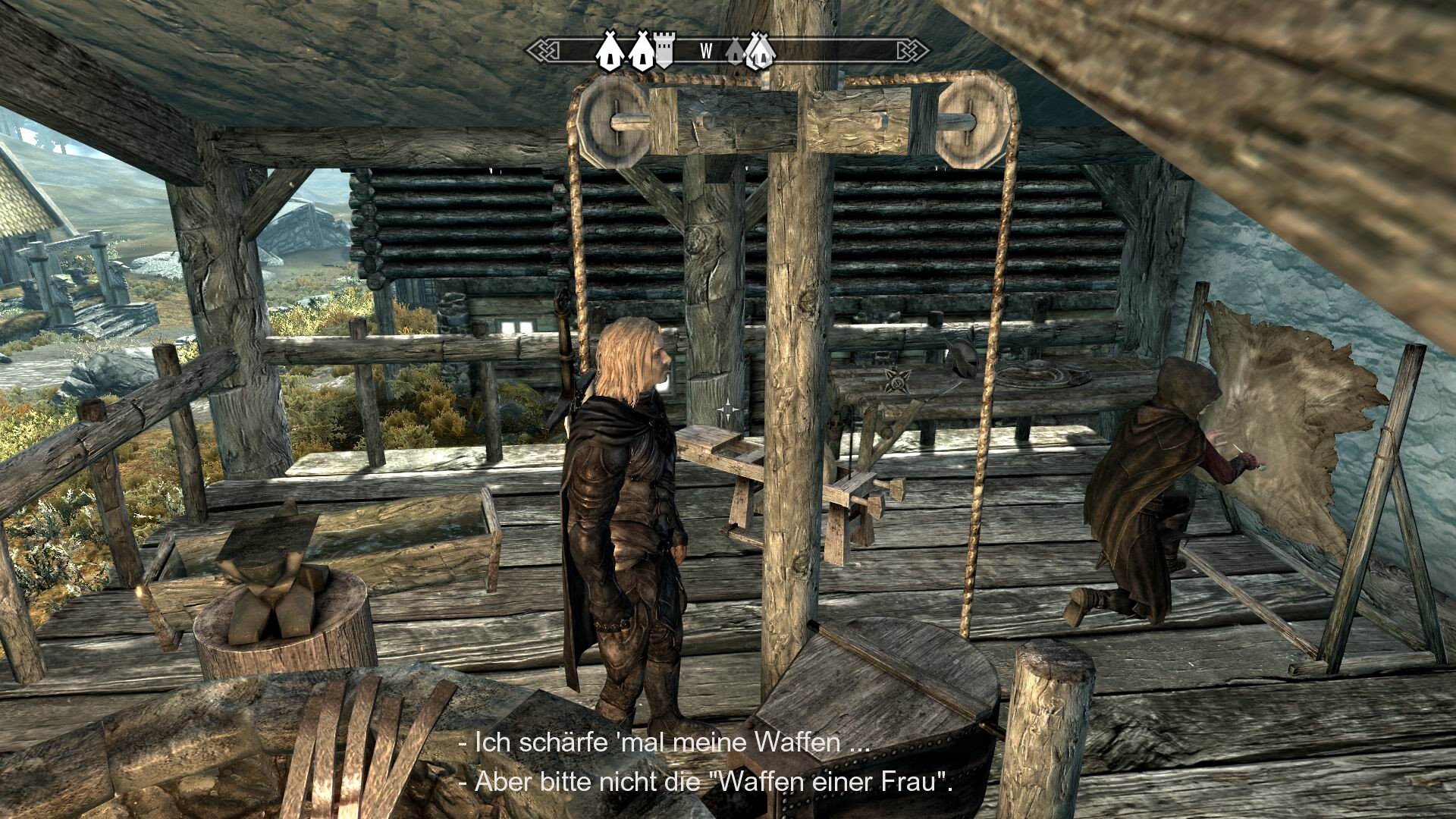Select the large gray town marker on the compass

tap(761, 52)
